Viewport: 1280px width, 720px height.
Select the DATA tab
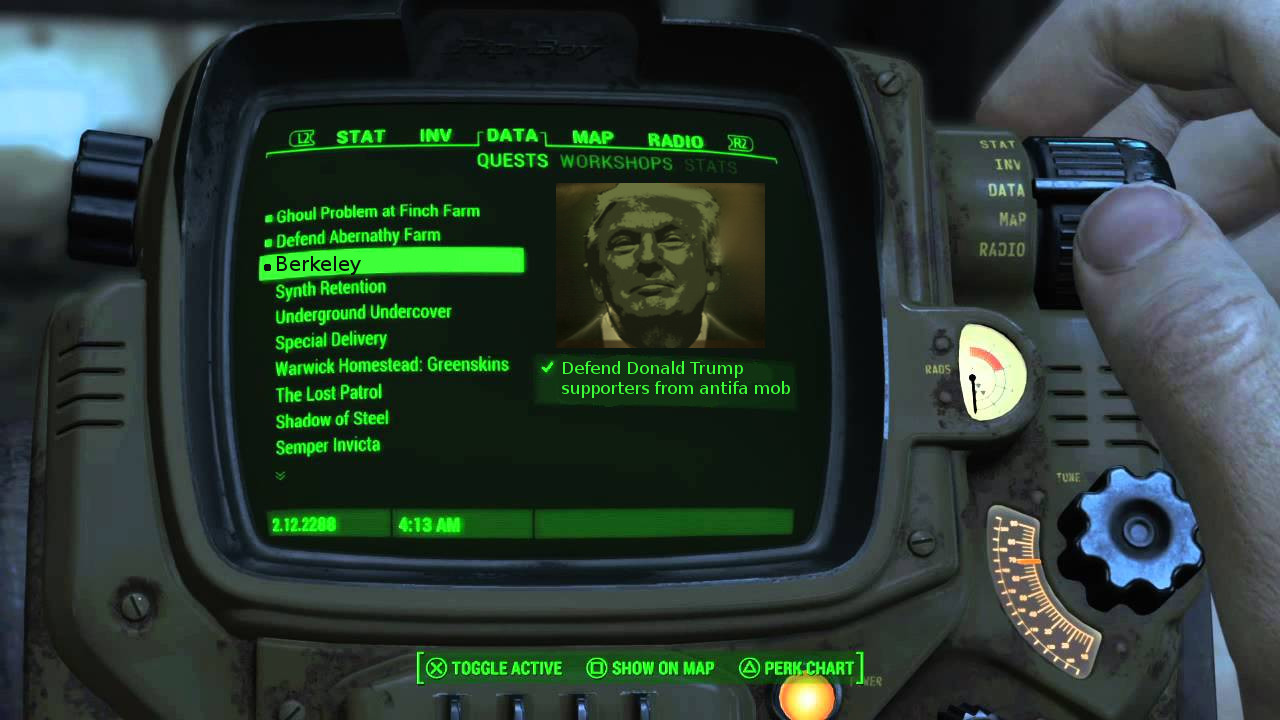point(512,136)
